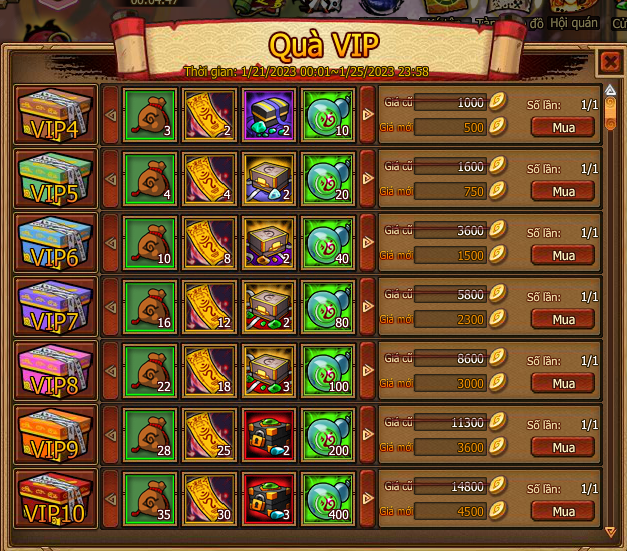Inspect the green orb reward in VIP10 row

[329, 499]
